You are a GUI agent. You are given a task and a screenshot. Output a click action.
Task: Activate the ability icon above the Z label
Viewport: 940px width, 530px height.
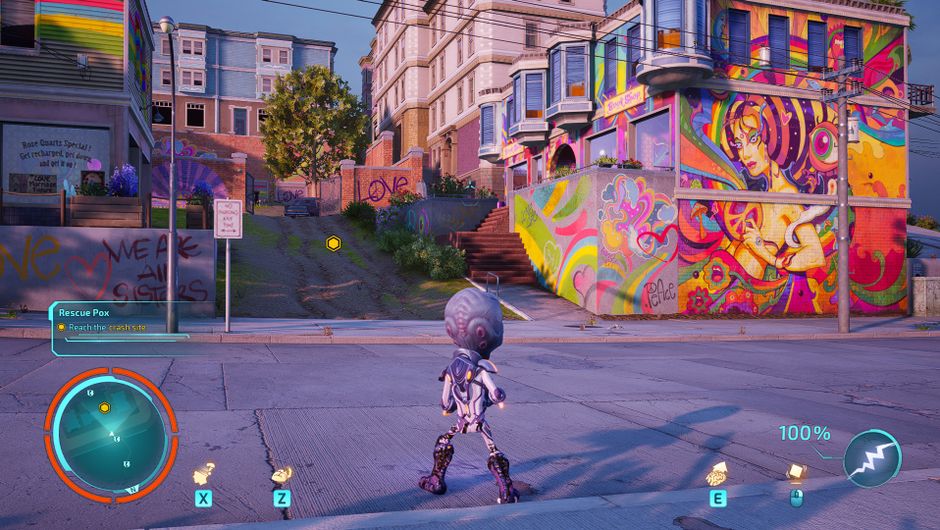point(283,474)
